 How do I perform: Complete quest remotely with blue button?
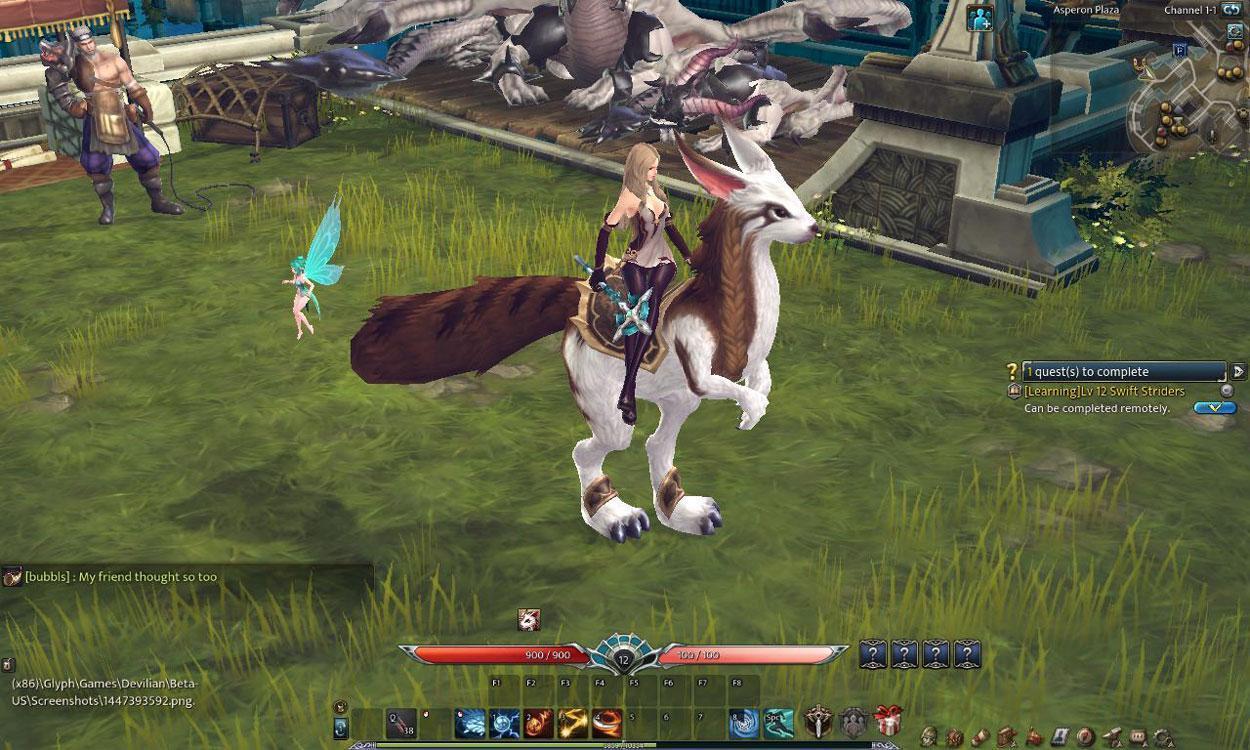coord(1214,408)
